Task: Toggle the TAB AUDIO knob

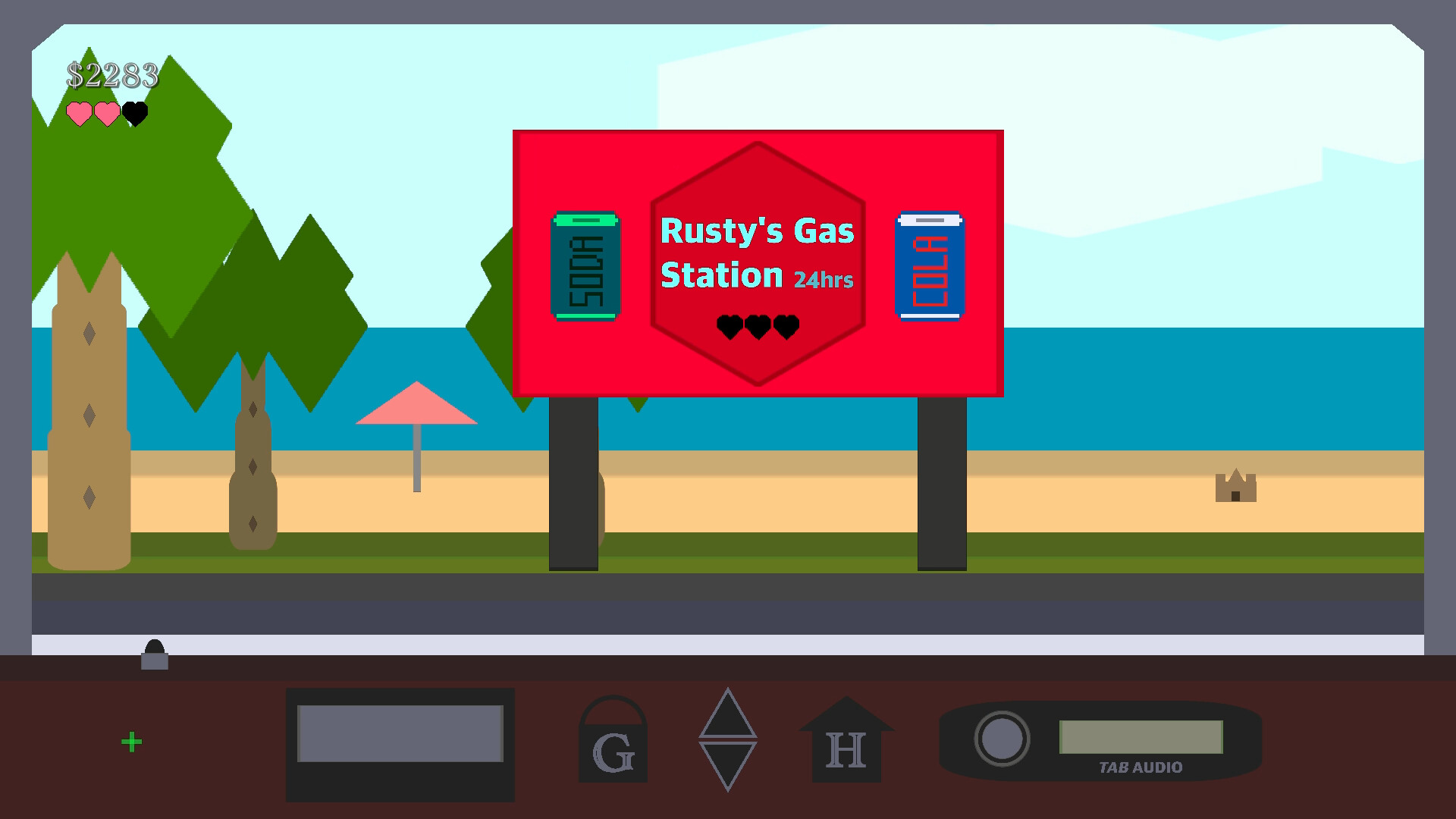Action: pyautogui.click(x=1005, y=738)
